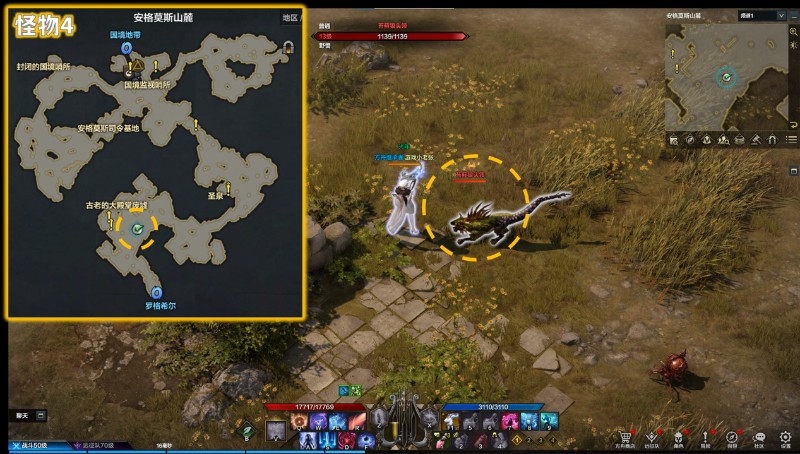Click the exclamation alert icon in the menu bar
This screenshot has width=800, height=454.
coord(706,437)
